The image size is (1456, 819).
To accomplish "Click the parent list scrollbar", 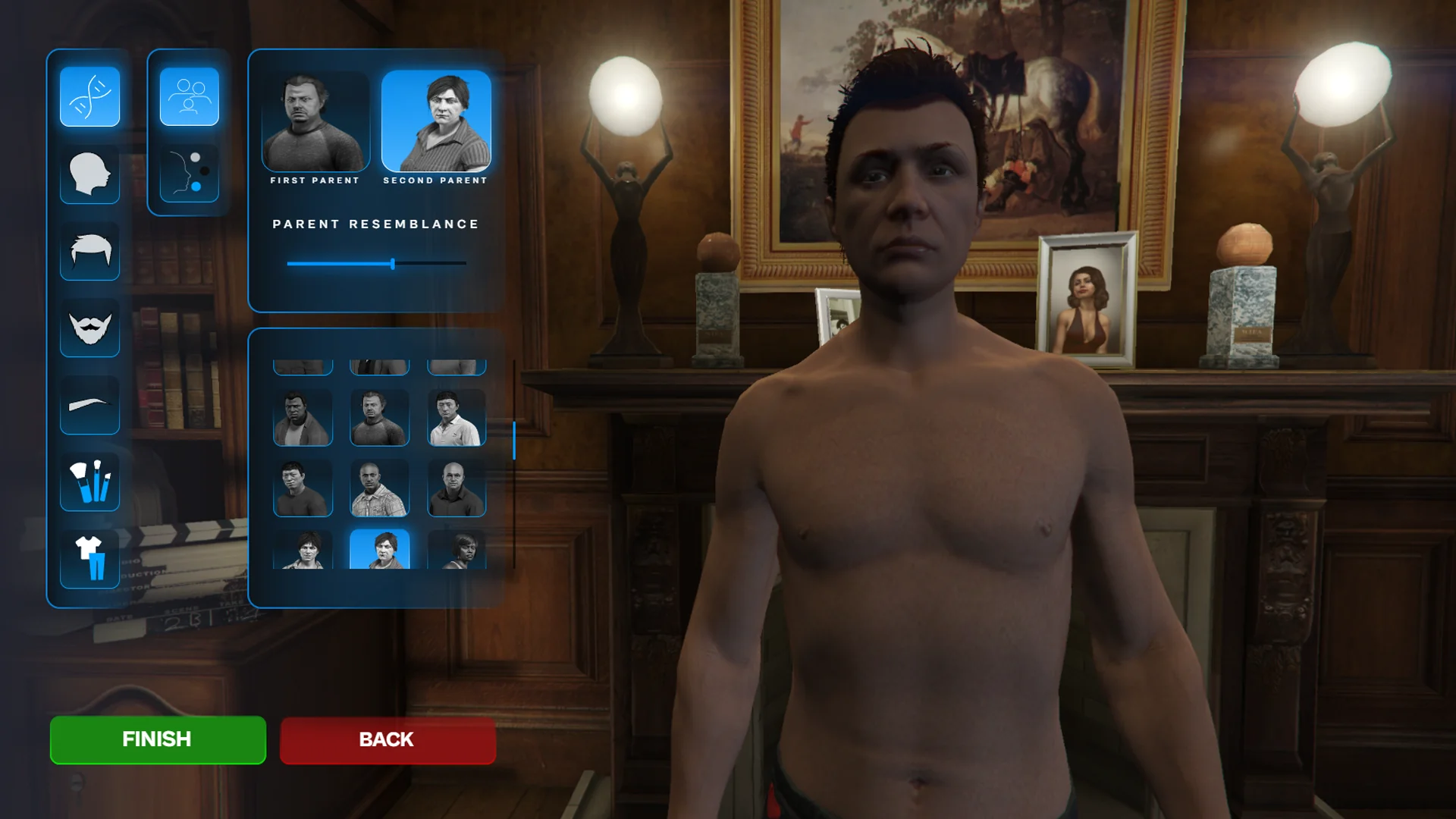I will click(514, 441).
